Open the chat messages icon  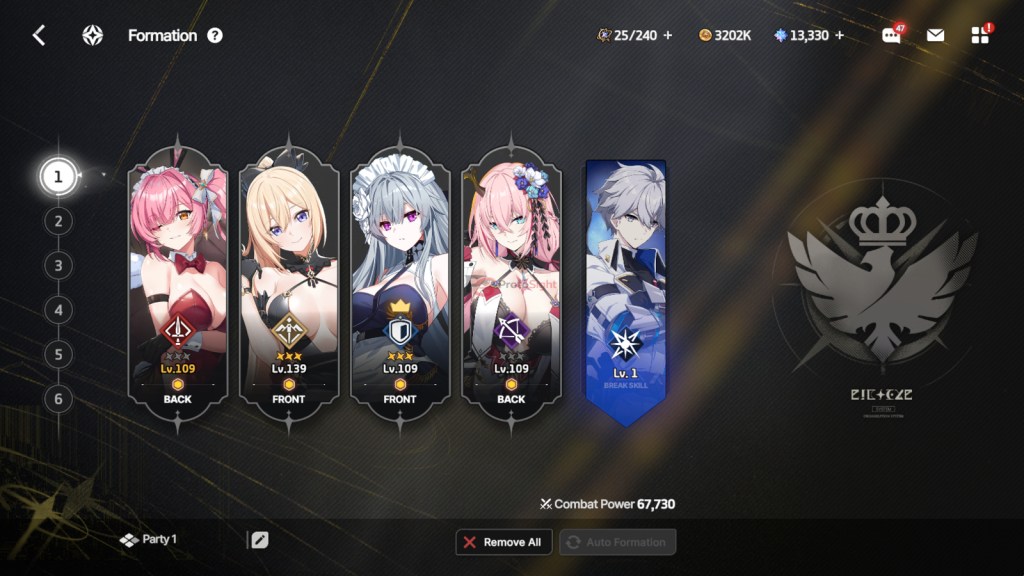[891, 35]
